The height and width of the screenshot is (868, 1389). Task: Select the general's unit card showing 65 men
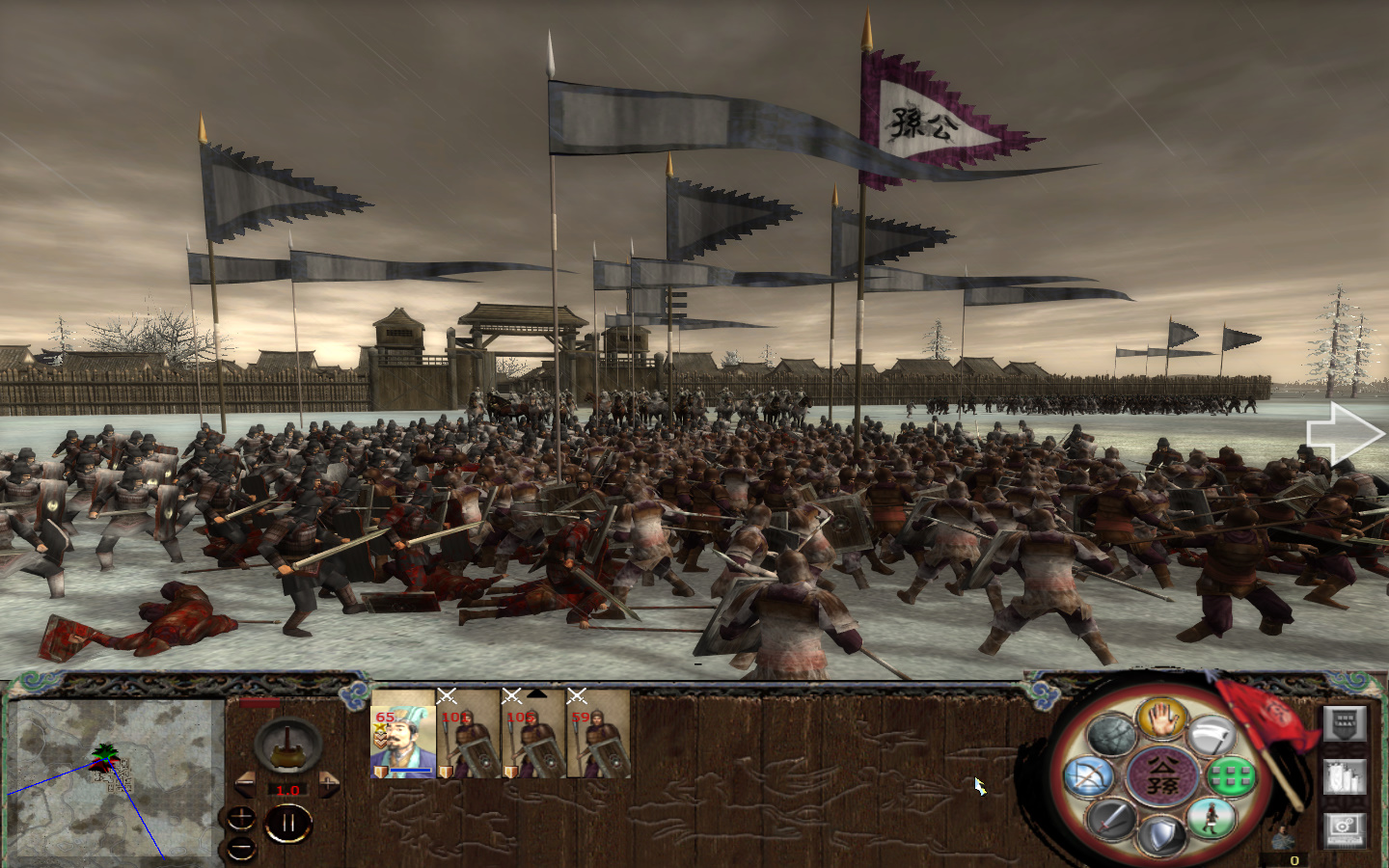click(403, 739)
